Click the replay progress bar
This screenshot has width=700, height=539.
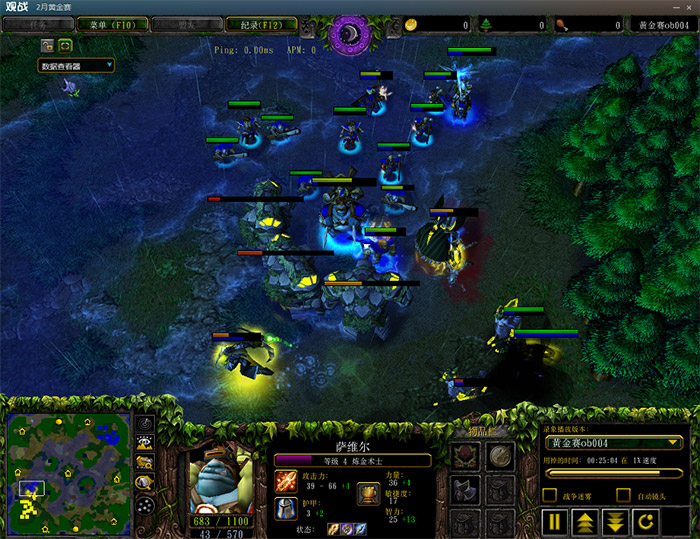[x=613, y=473]
